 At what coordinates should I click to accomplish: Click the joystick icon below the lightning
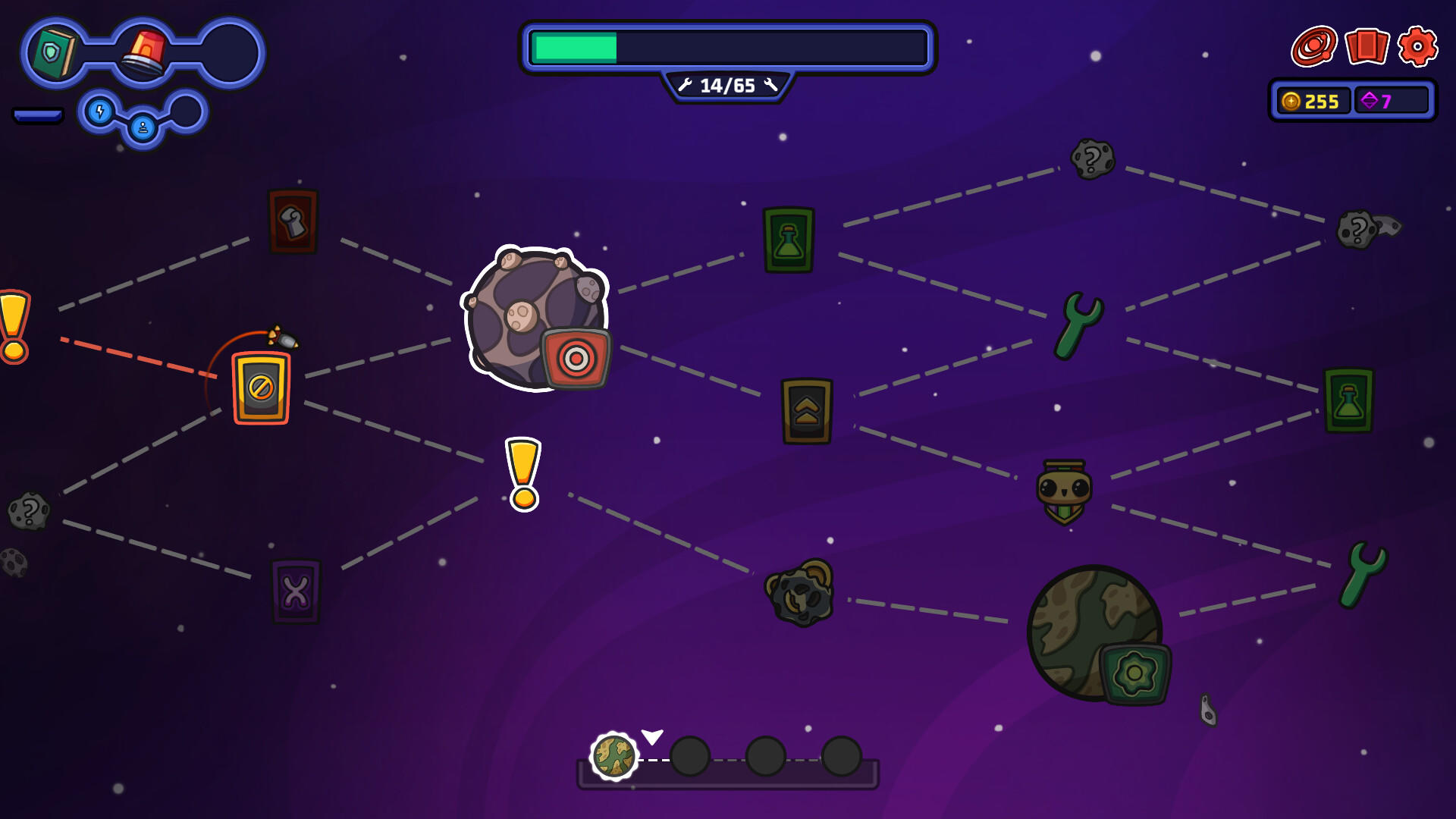[143, 127]
